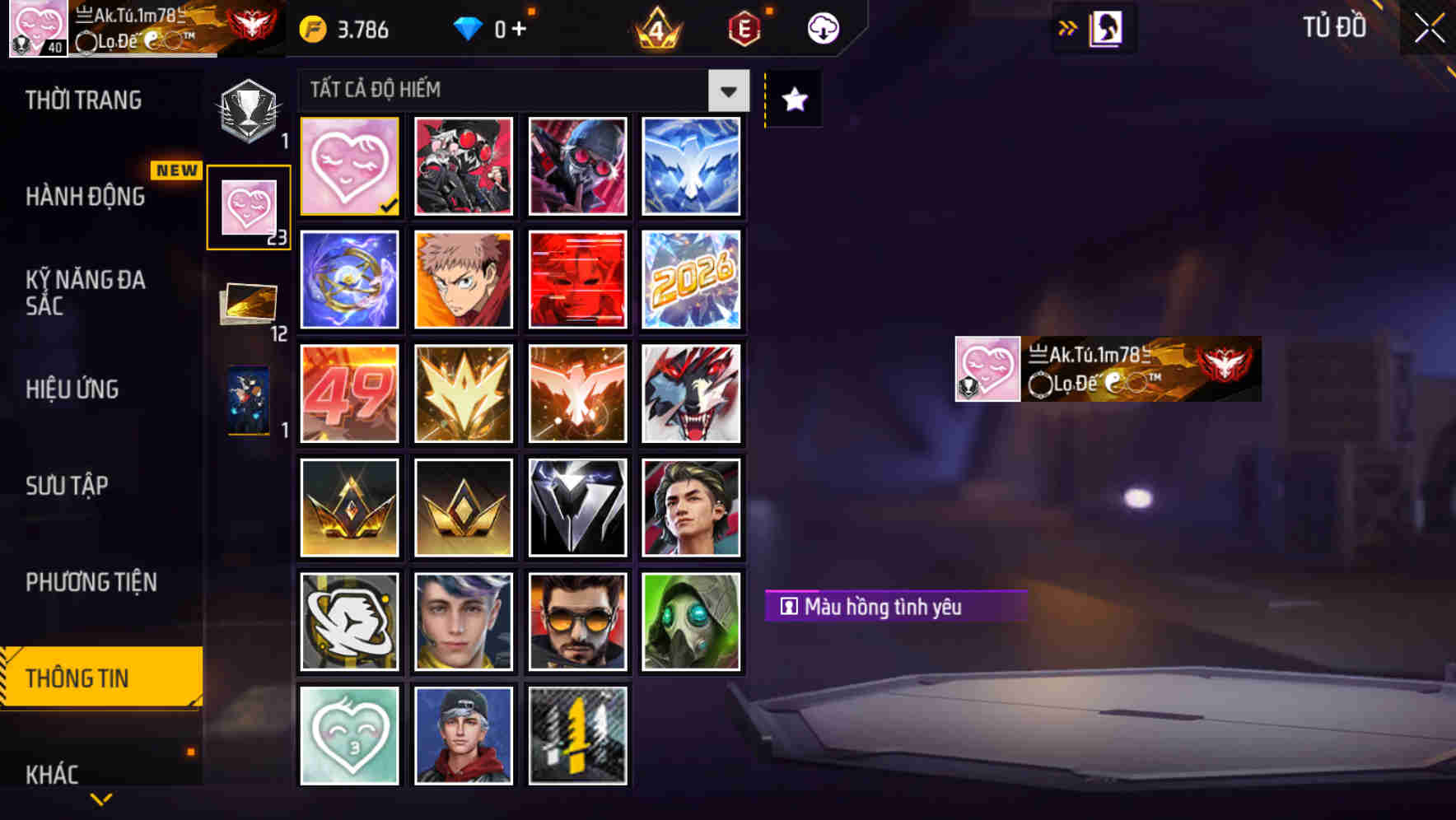Select the 2026 avatar thumbnail
This screenshot has height=820, width=1456.
692,279
